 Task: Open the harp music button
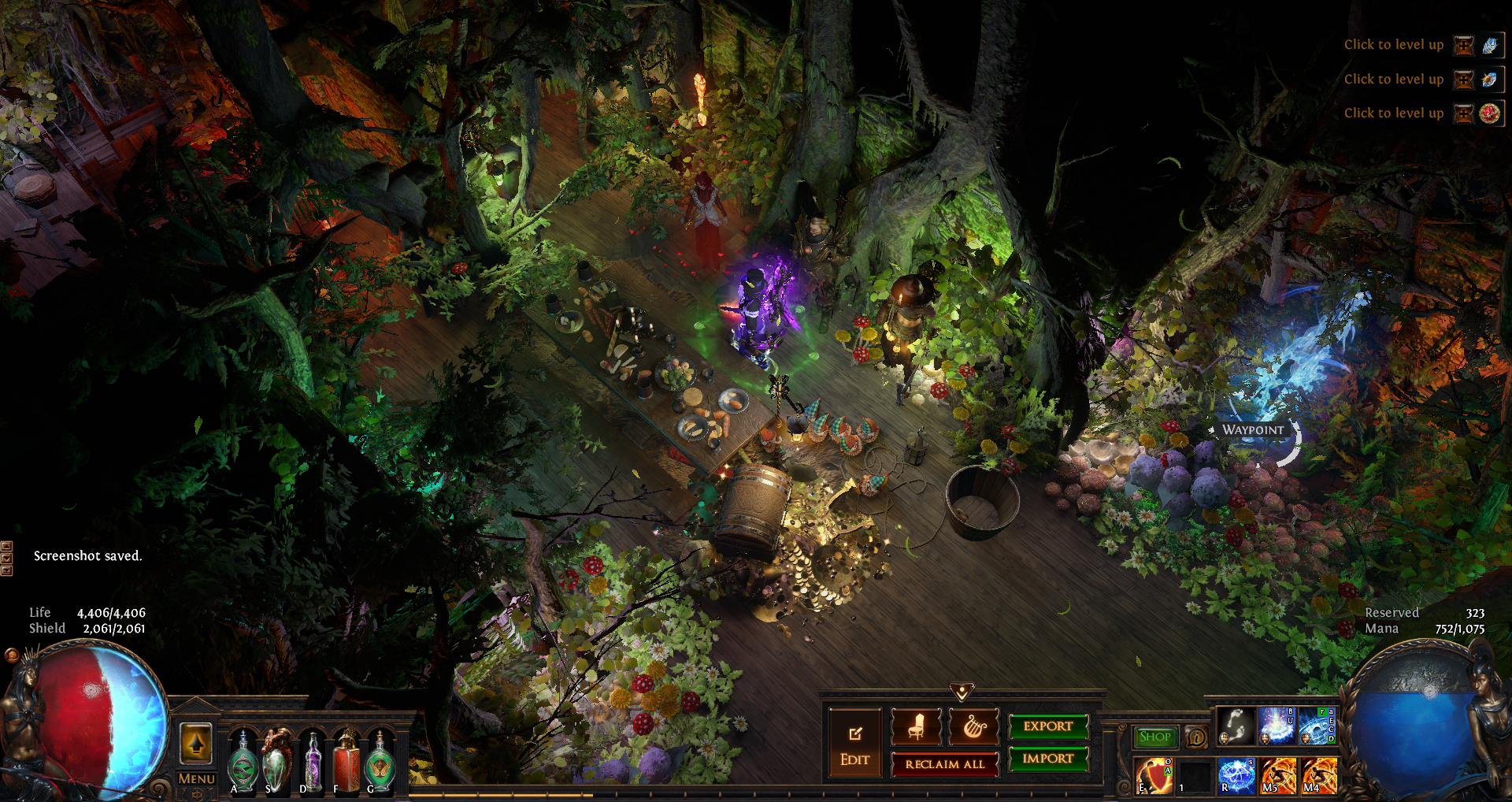click(x=973, y=726)
